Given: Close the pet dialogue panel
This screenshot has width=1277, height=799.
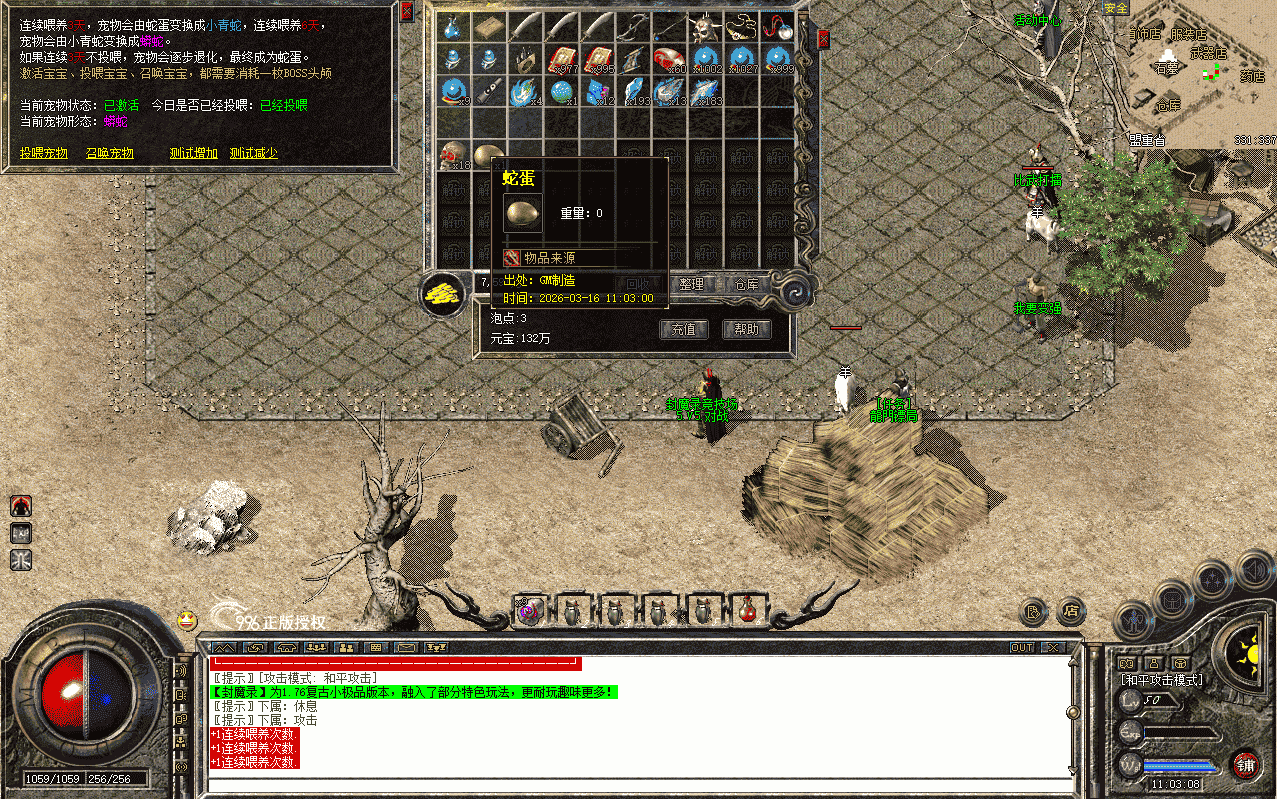Looking at the screenshot, I should pos(406,12).
